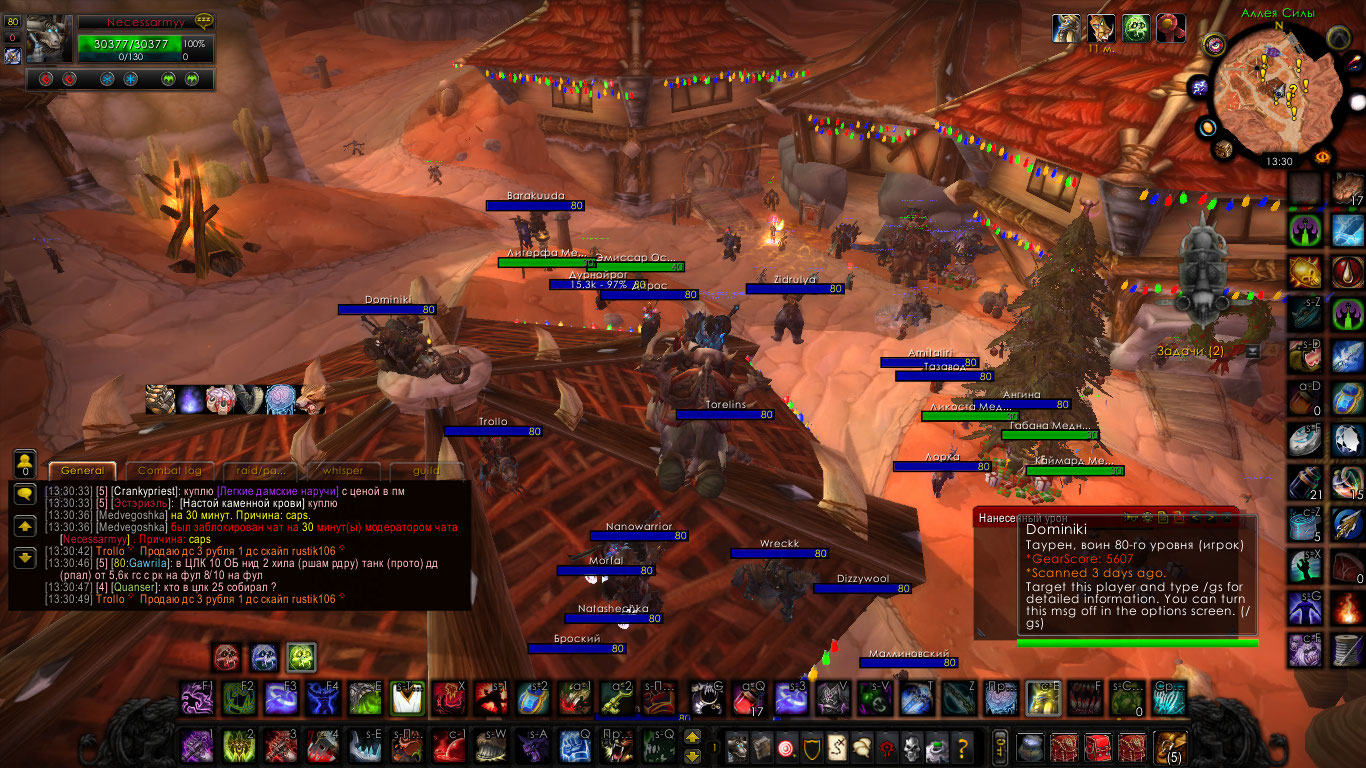Open the clock showing 13:30
The height and width of the screenshot is (768, 1366).
[x=1278, y=161]
